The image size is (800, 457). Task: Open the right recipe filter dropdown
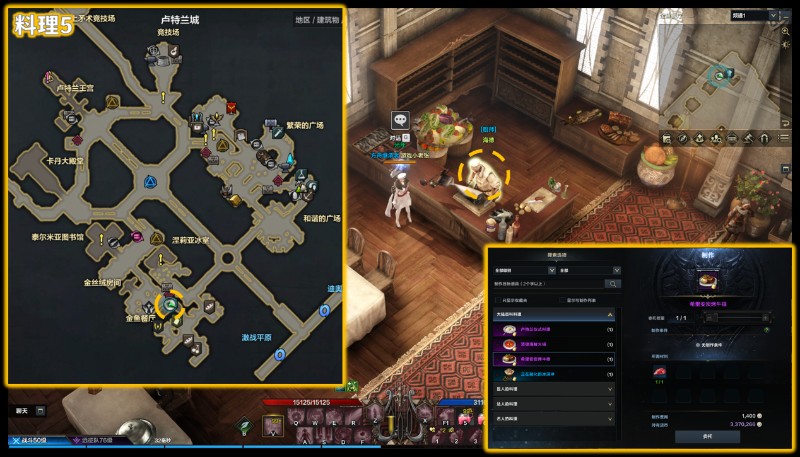(590, 270)
